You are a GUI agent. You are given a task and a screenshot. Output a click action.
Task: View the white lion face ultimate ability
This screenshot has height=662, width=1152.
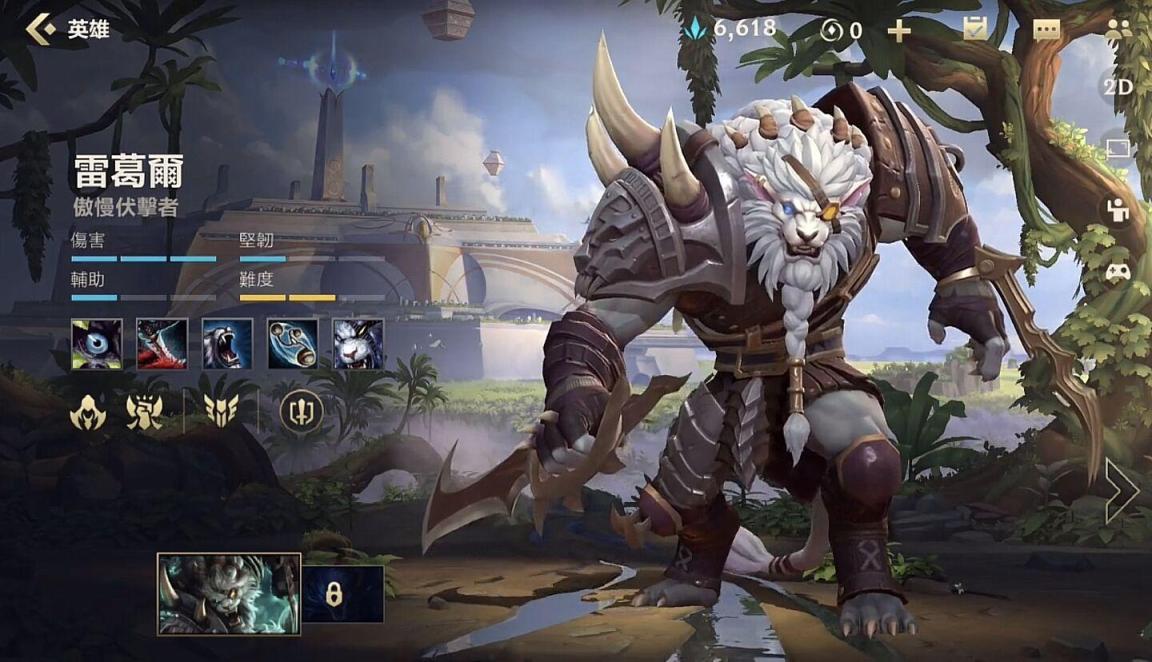click(x=358, y=344)
